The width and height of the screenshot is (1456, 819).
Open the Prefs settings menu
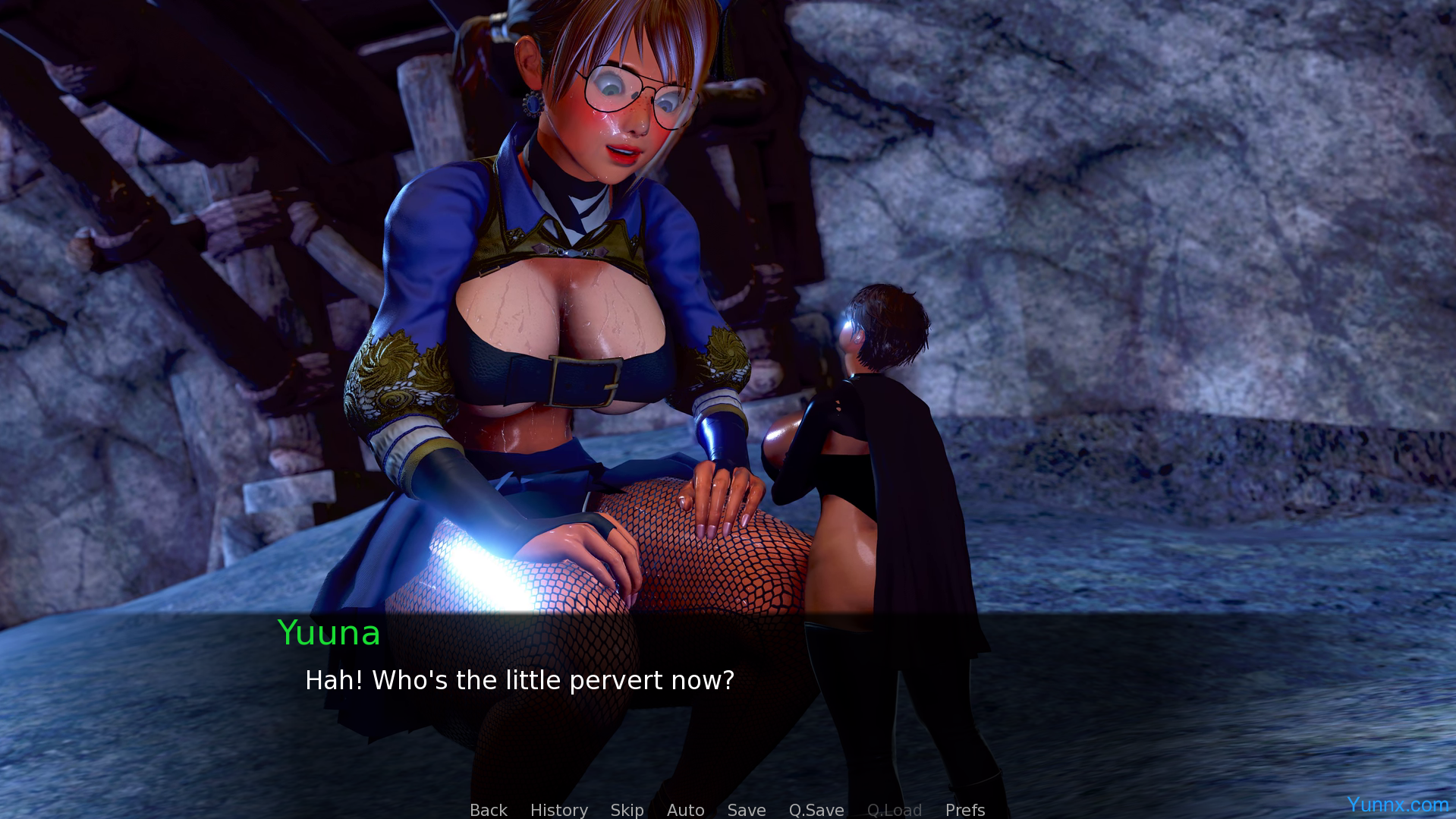click(964, 810)
